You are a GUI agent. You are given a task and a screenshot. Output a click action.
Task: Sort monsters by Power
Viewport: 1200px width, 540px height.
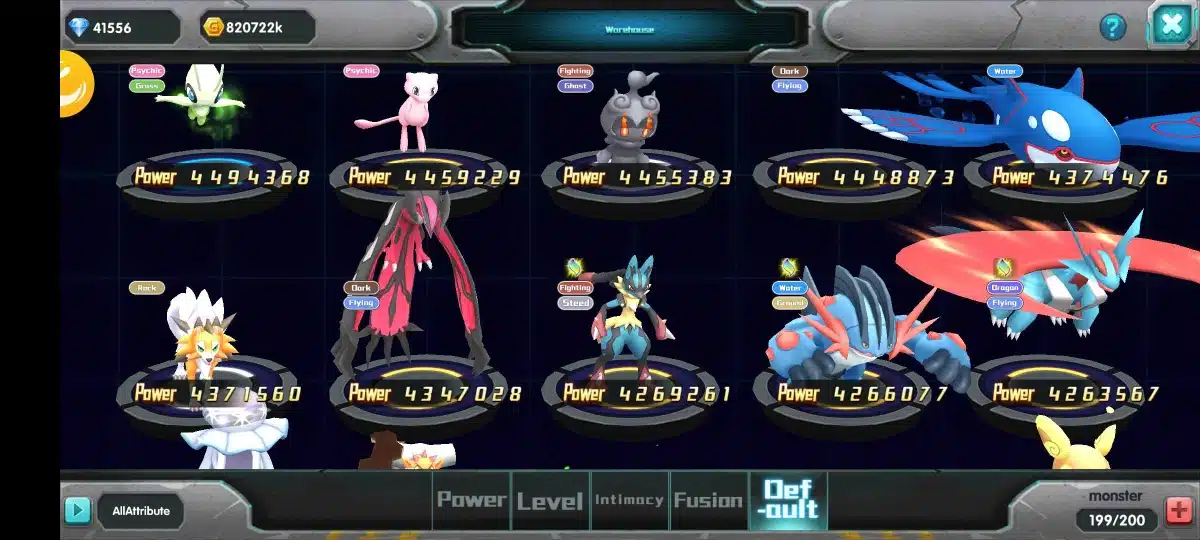471,500
